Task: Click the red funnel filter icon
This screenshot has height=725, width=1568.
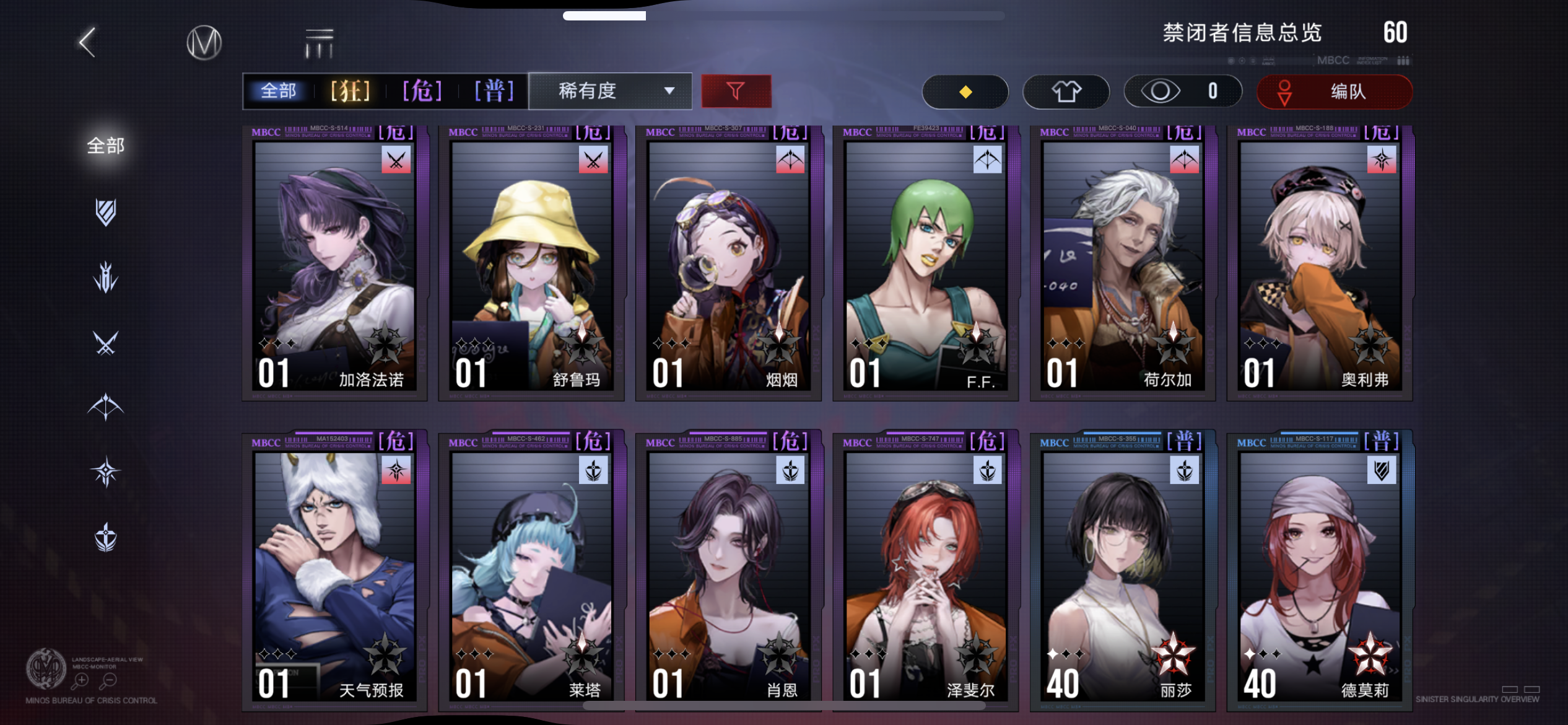Action: point(736,90)
